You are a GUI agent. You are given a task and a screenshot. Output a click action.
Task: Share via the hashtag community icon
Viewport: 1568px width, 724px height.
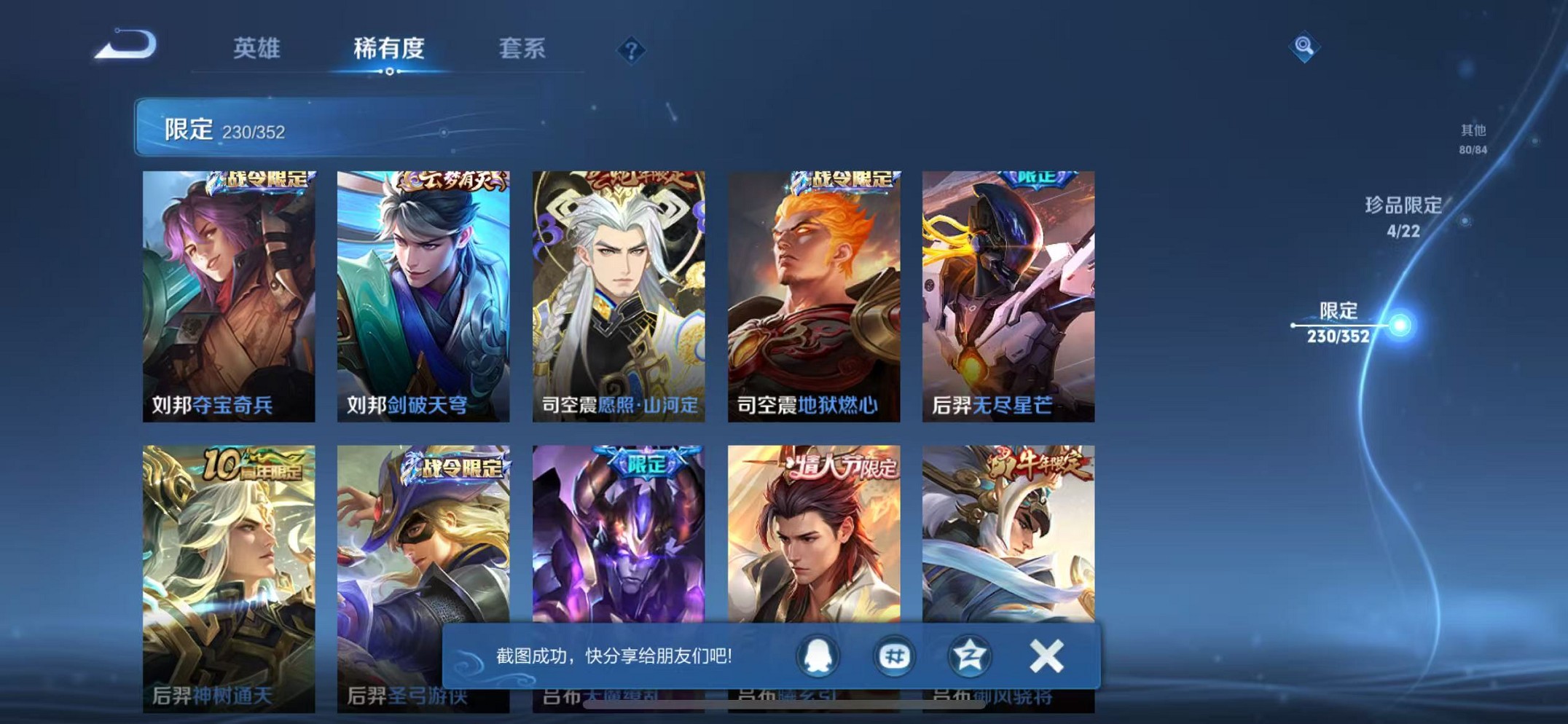coord(894,655)
